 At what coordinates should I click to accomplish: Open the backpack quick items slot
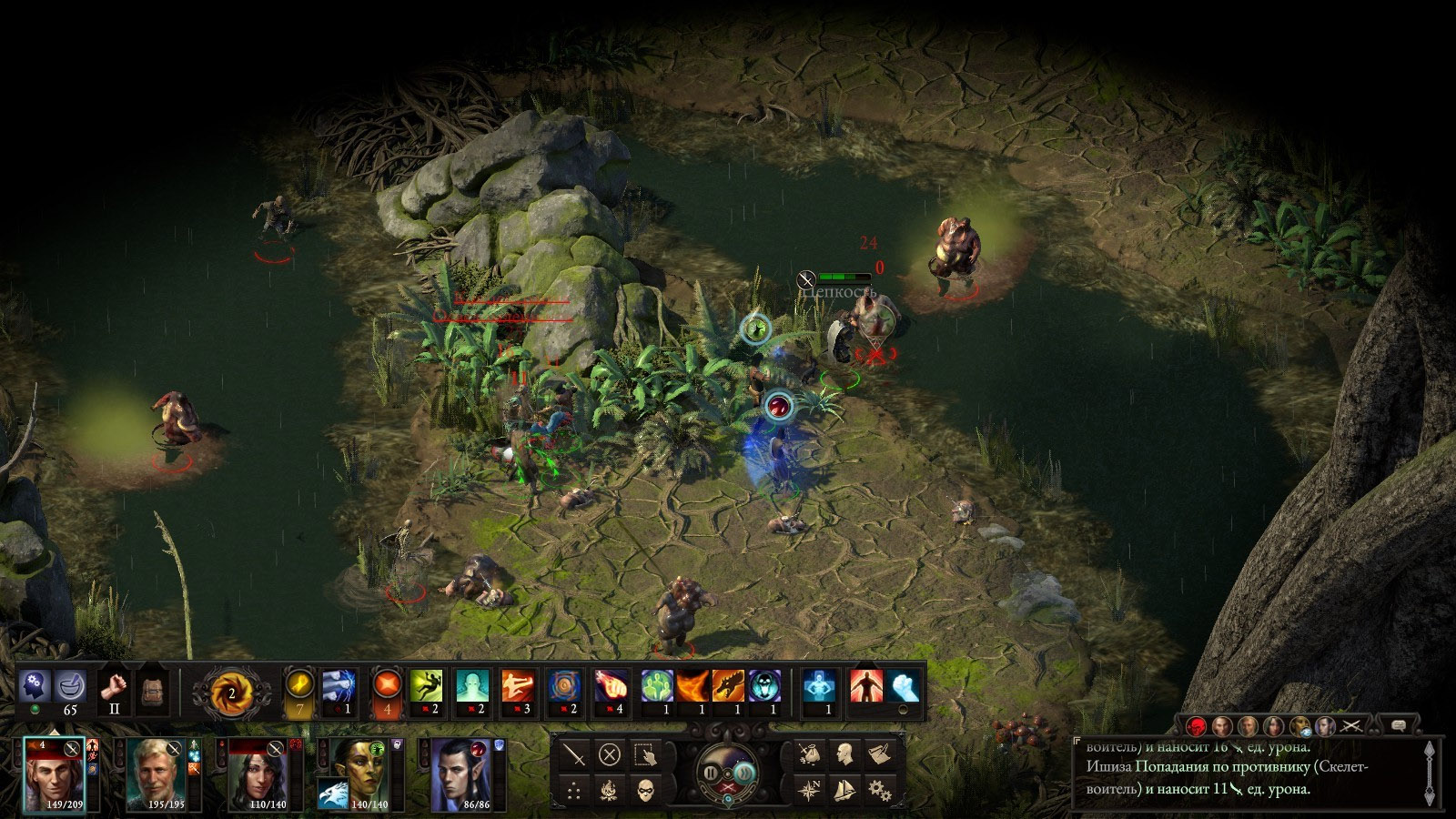152,692
